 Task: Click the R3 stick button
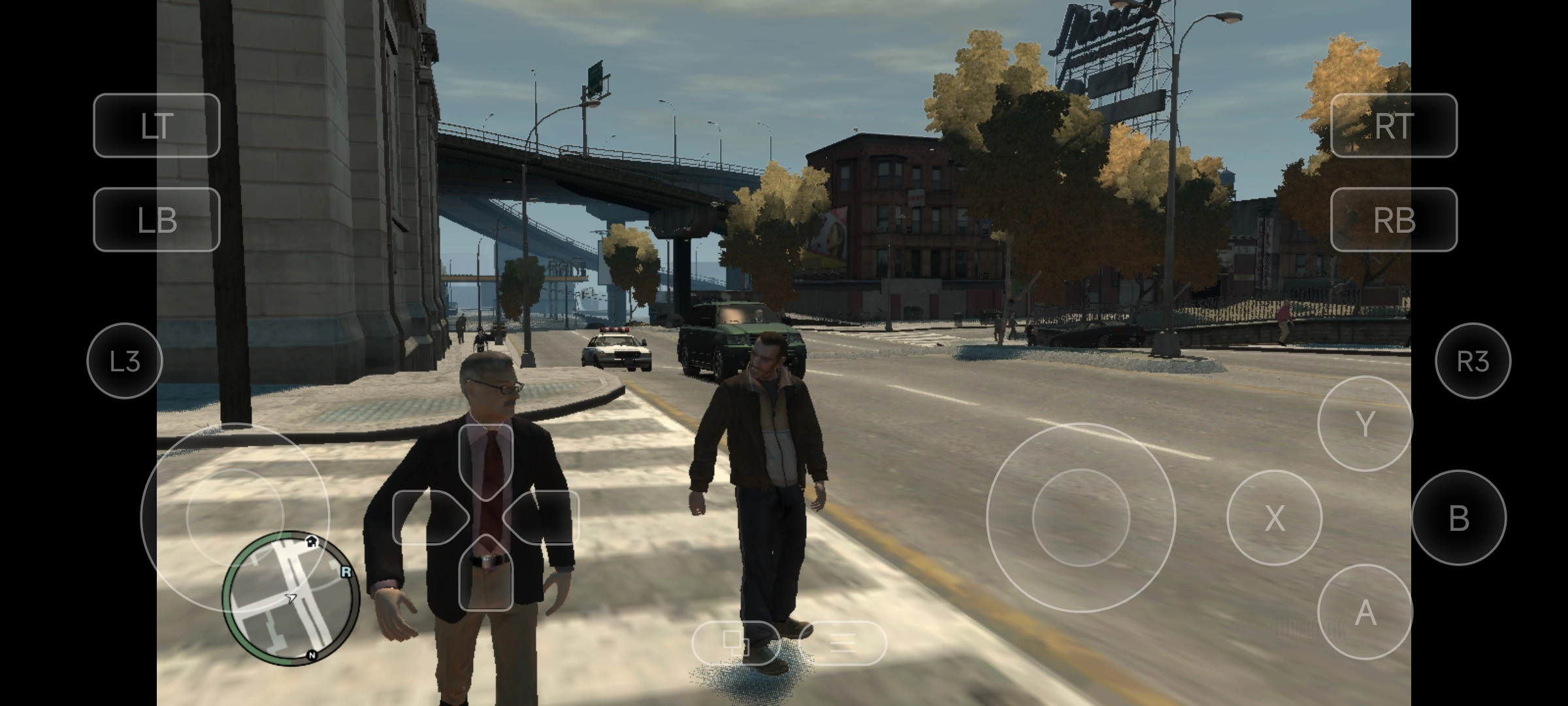tap(1473, 361)
